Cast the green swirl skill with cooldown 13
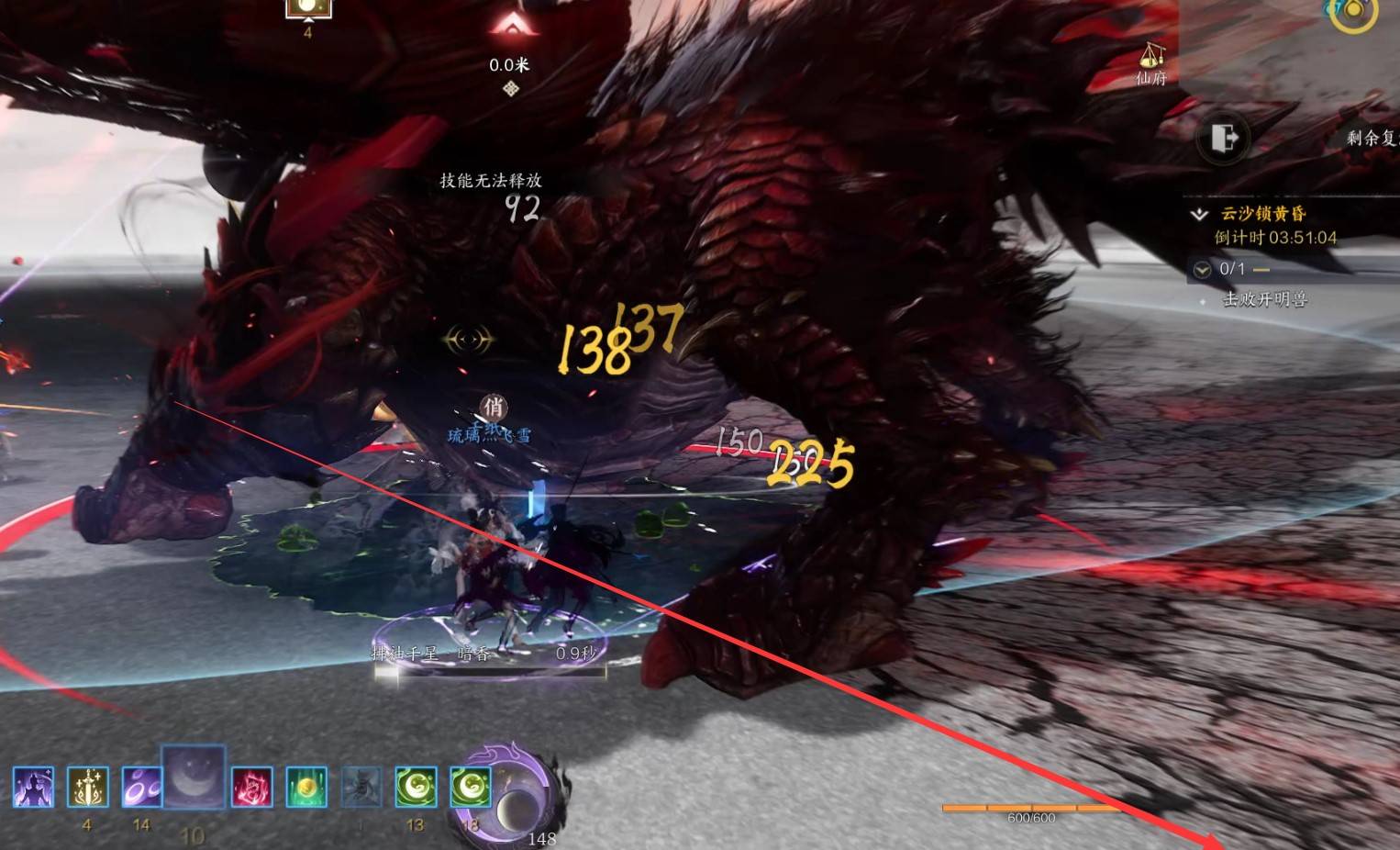This screenshot has width=1400, height=850. 416,788
